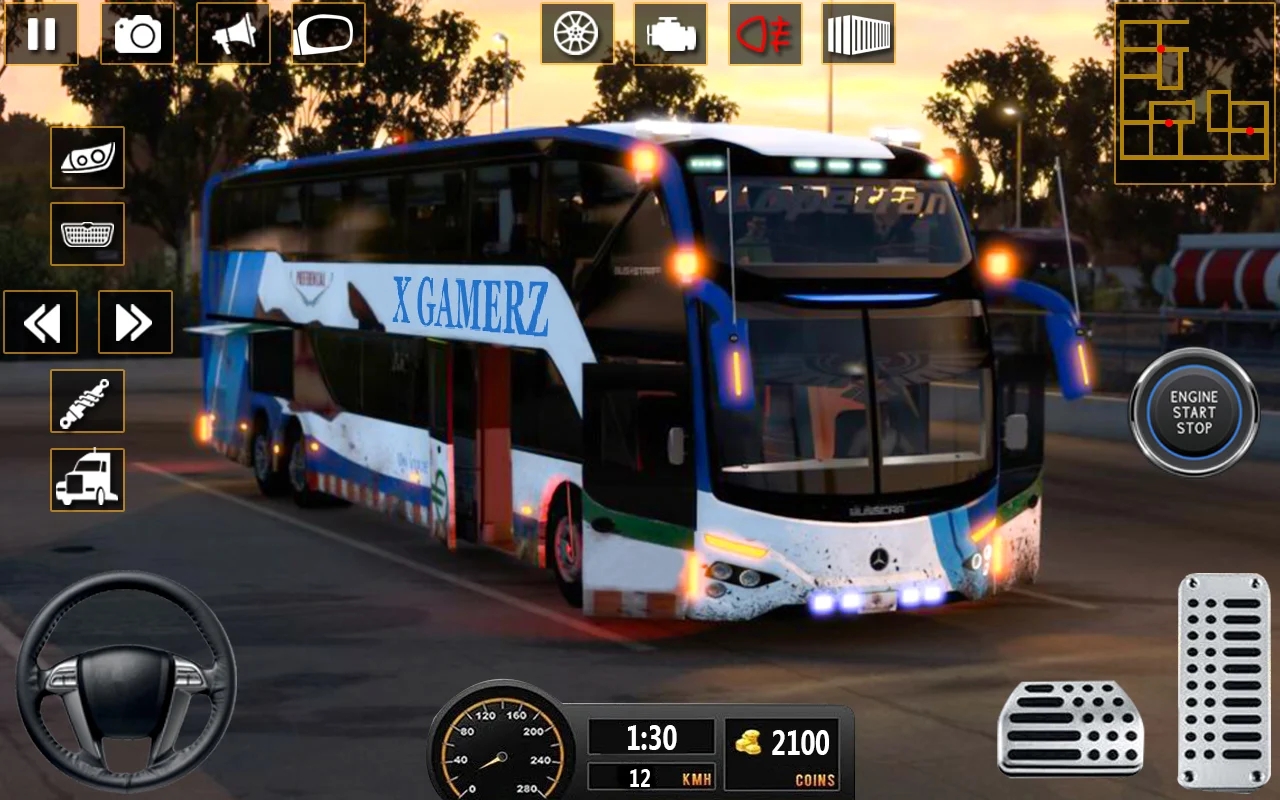The width and height of the screenshot is (1280, 800).
Task: Open the side mirror view
Action: pos(326,34)
